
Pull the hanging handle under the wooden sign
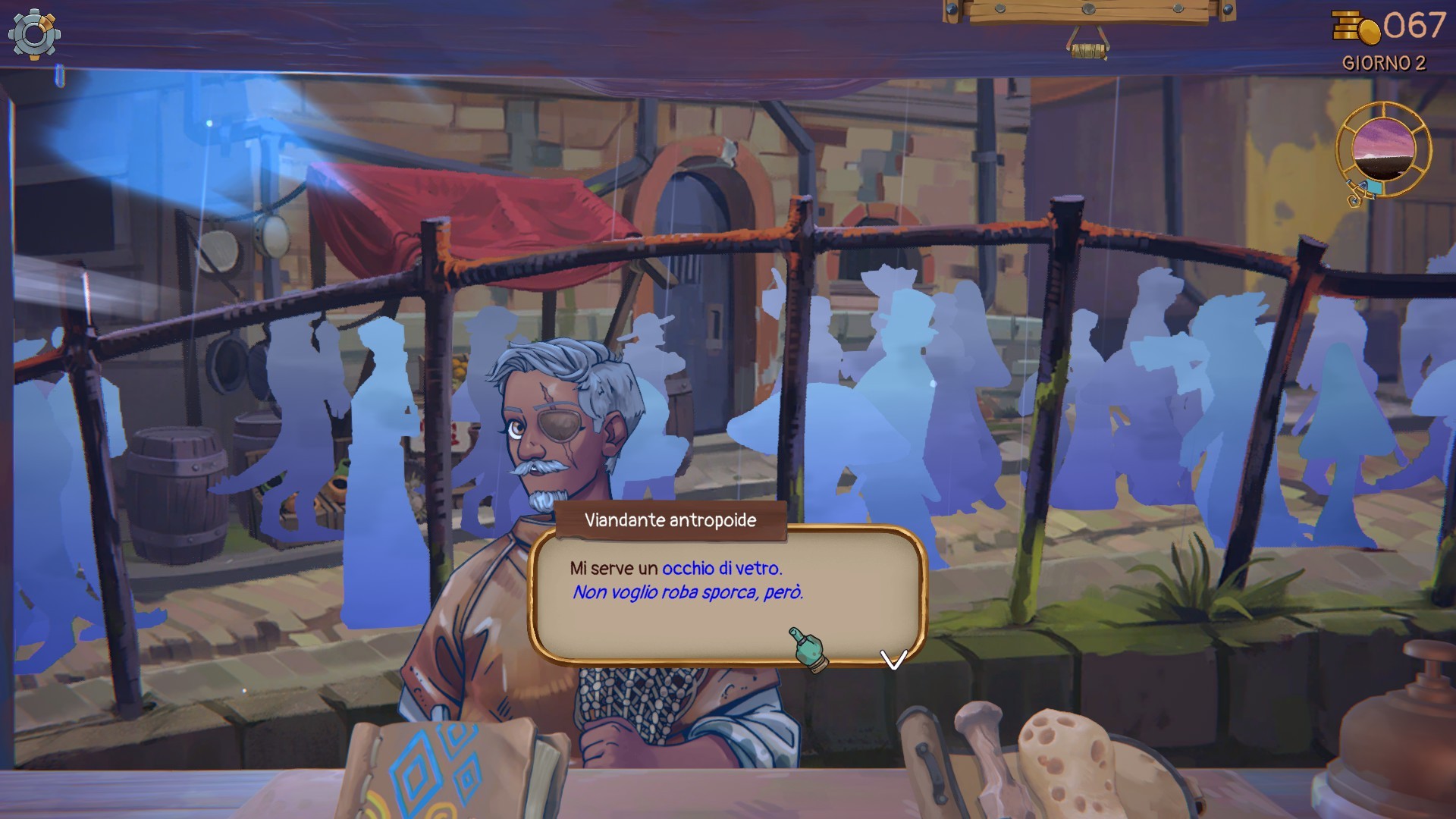coord(1088,50)
